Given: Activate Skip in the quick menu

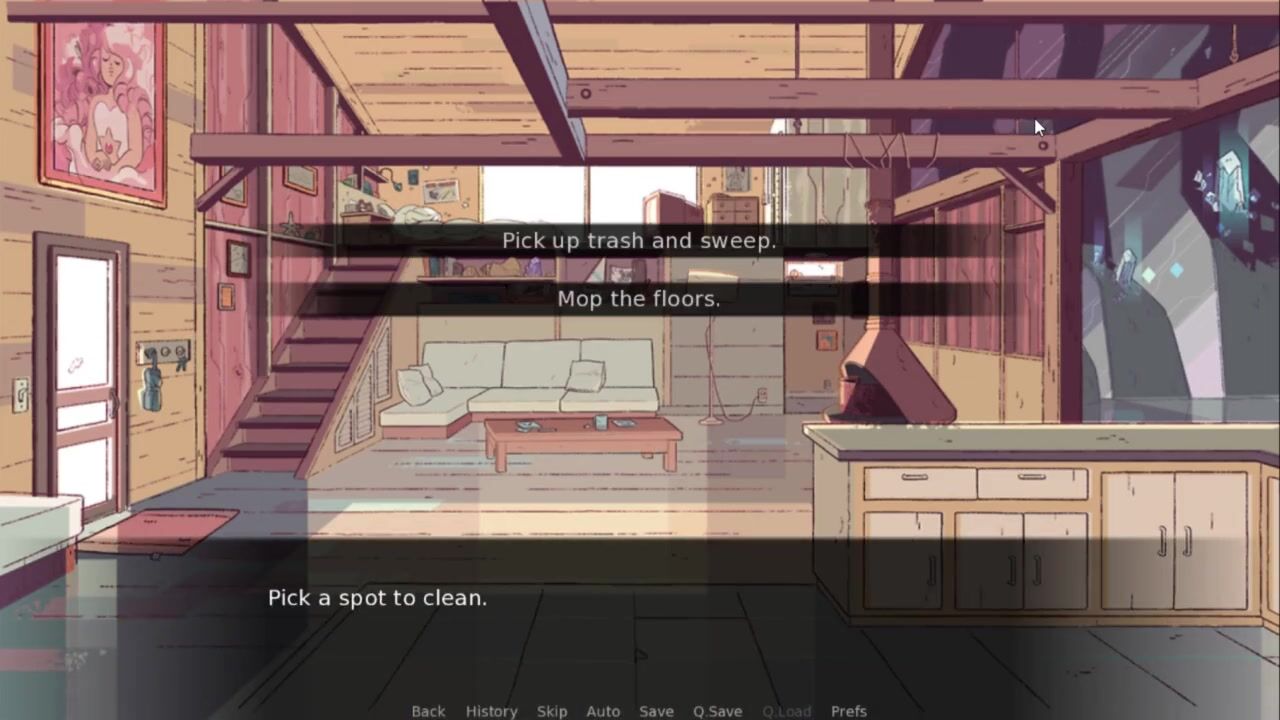Looking at the screenshot, I should (552, 711).
